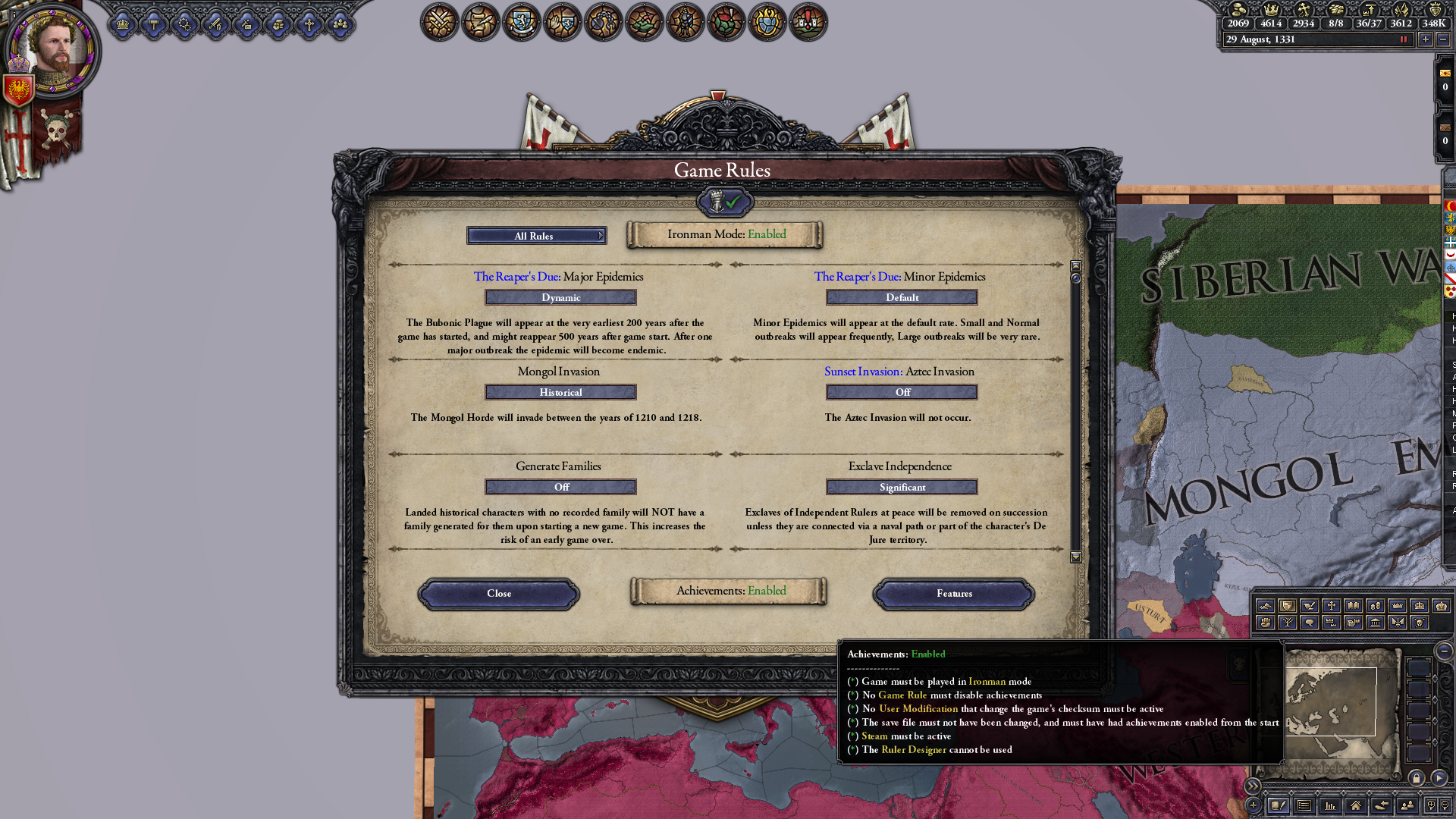1456x819 pixels.
Task: Open the Military view icon
Action: click(x=439, y=23)
